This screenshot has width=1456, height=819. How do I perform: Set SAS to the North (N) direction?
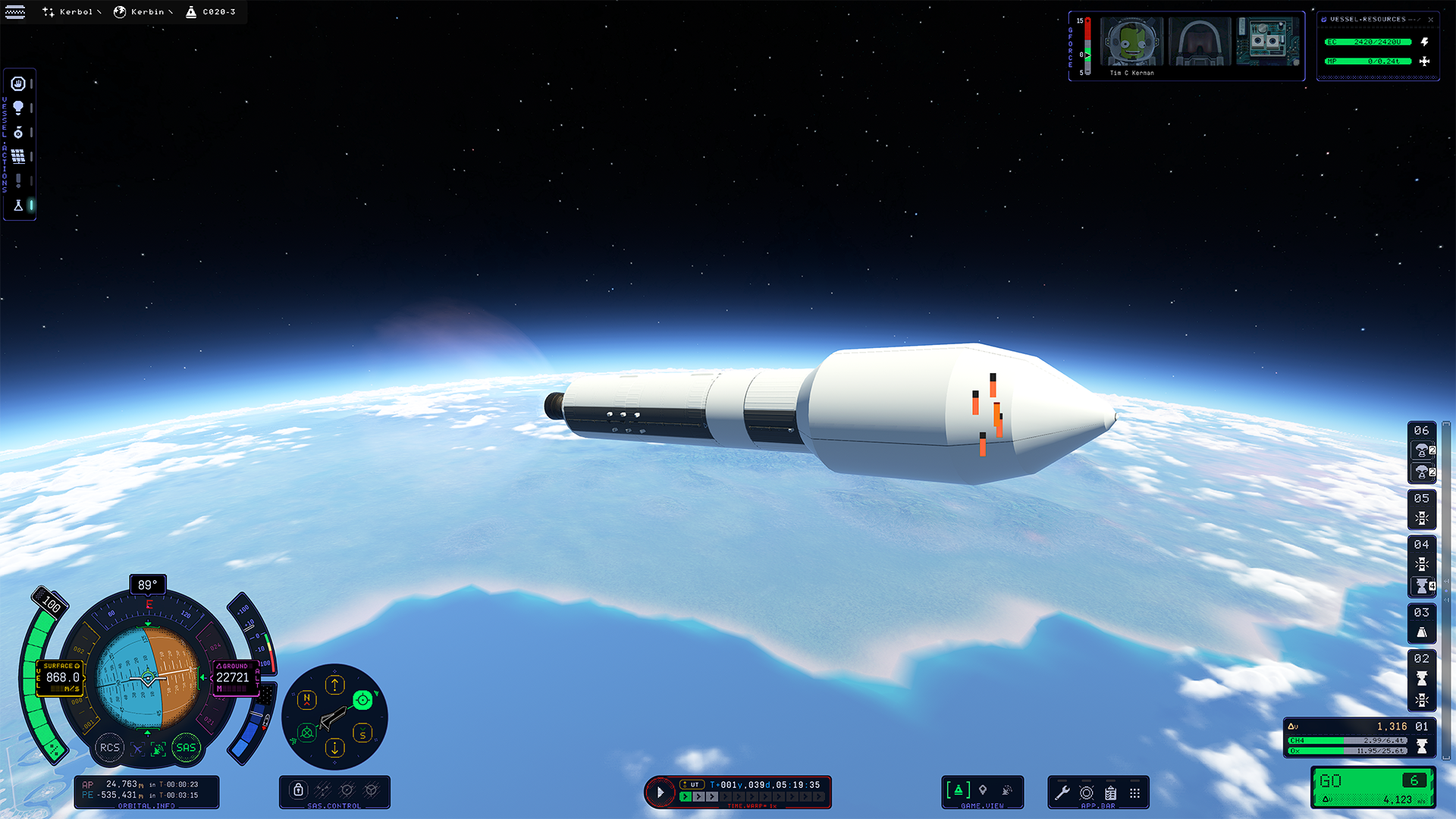tap(307, 700)
